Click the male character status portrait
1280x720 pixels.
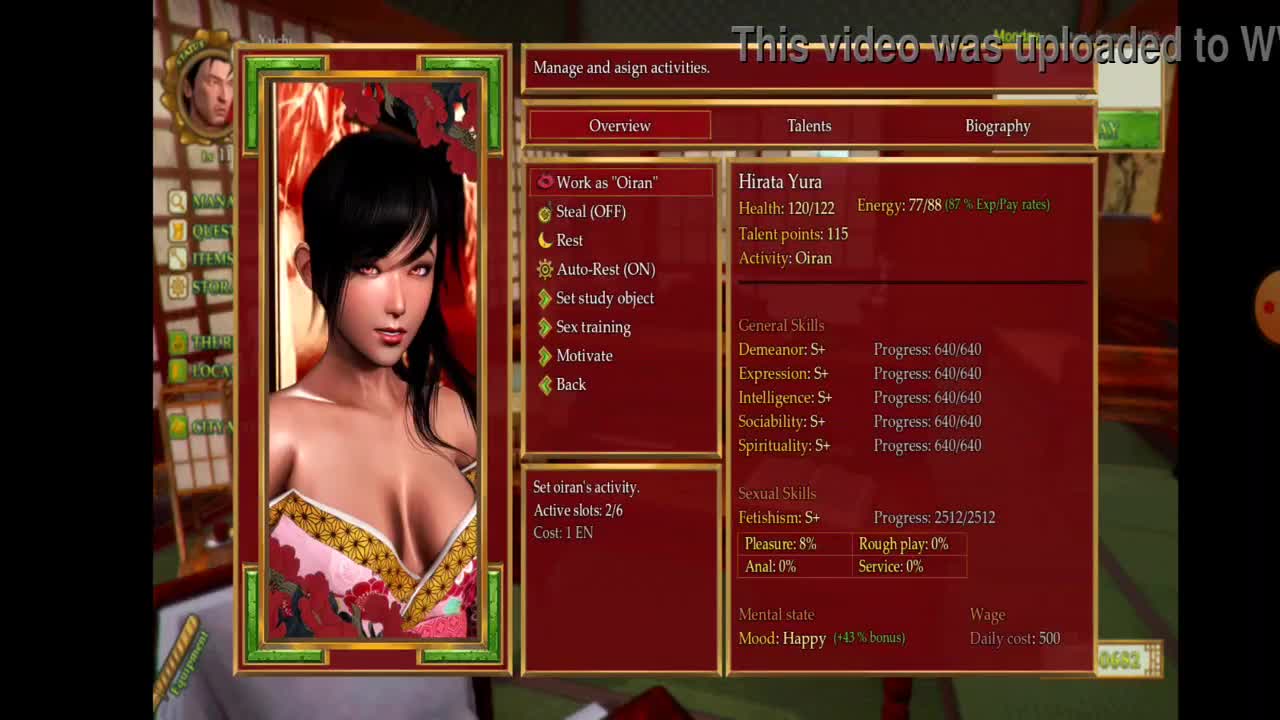pyautogui.click(x=208, y=90)
